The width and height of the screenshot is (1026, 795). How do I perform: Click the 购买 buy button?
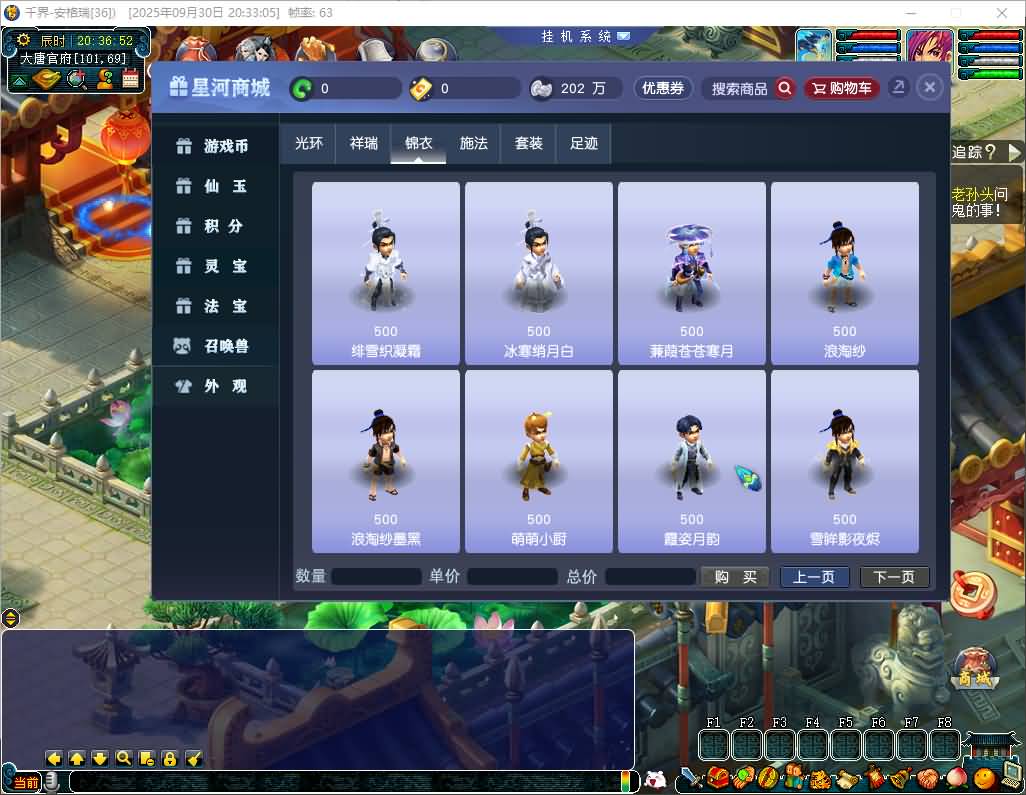pyautogui.click(x=735, y=577)
